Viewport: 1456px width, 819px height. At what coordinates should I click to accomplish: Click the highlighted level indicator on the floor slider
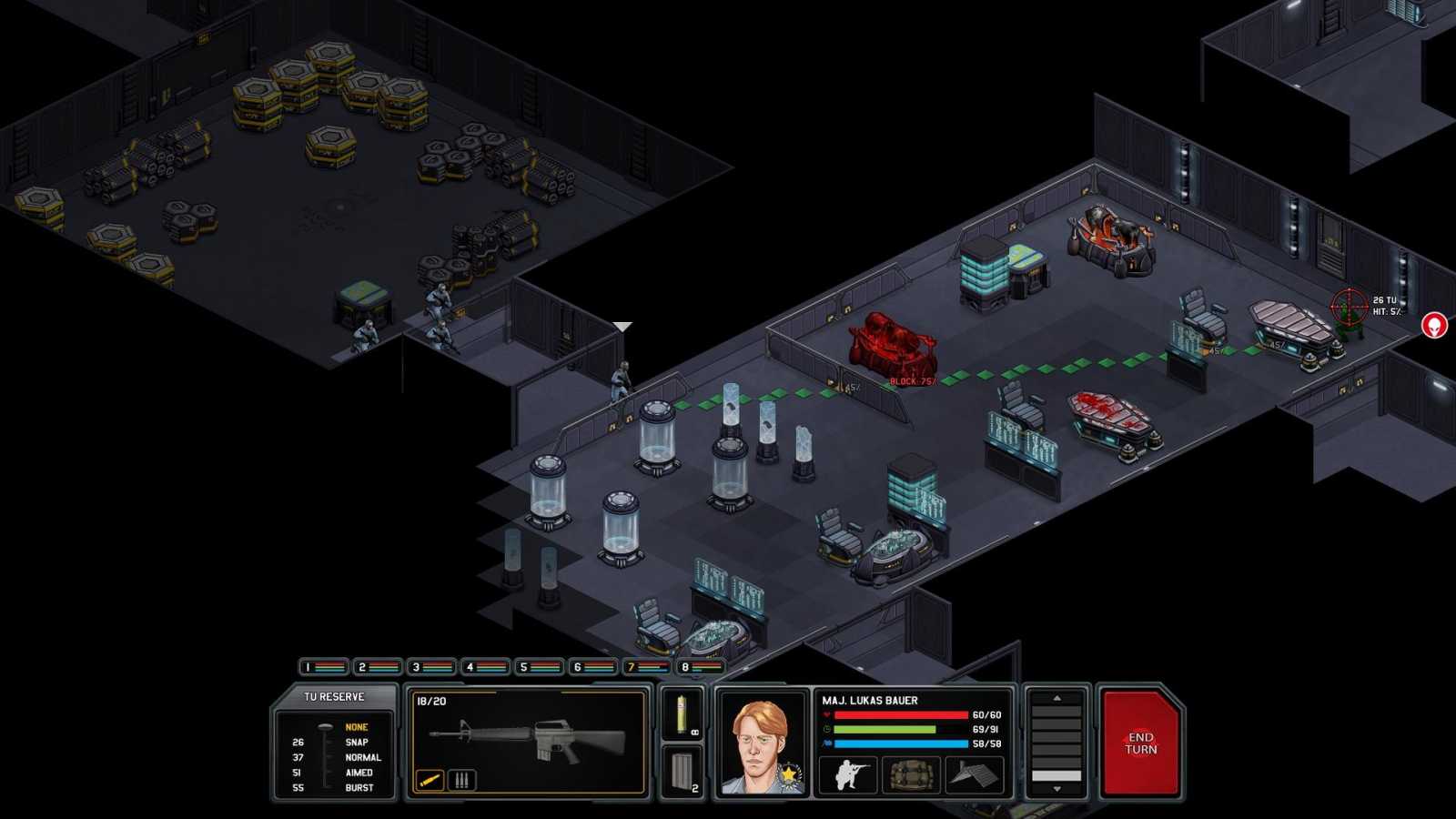pos(1057,775)
